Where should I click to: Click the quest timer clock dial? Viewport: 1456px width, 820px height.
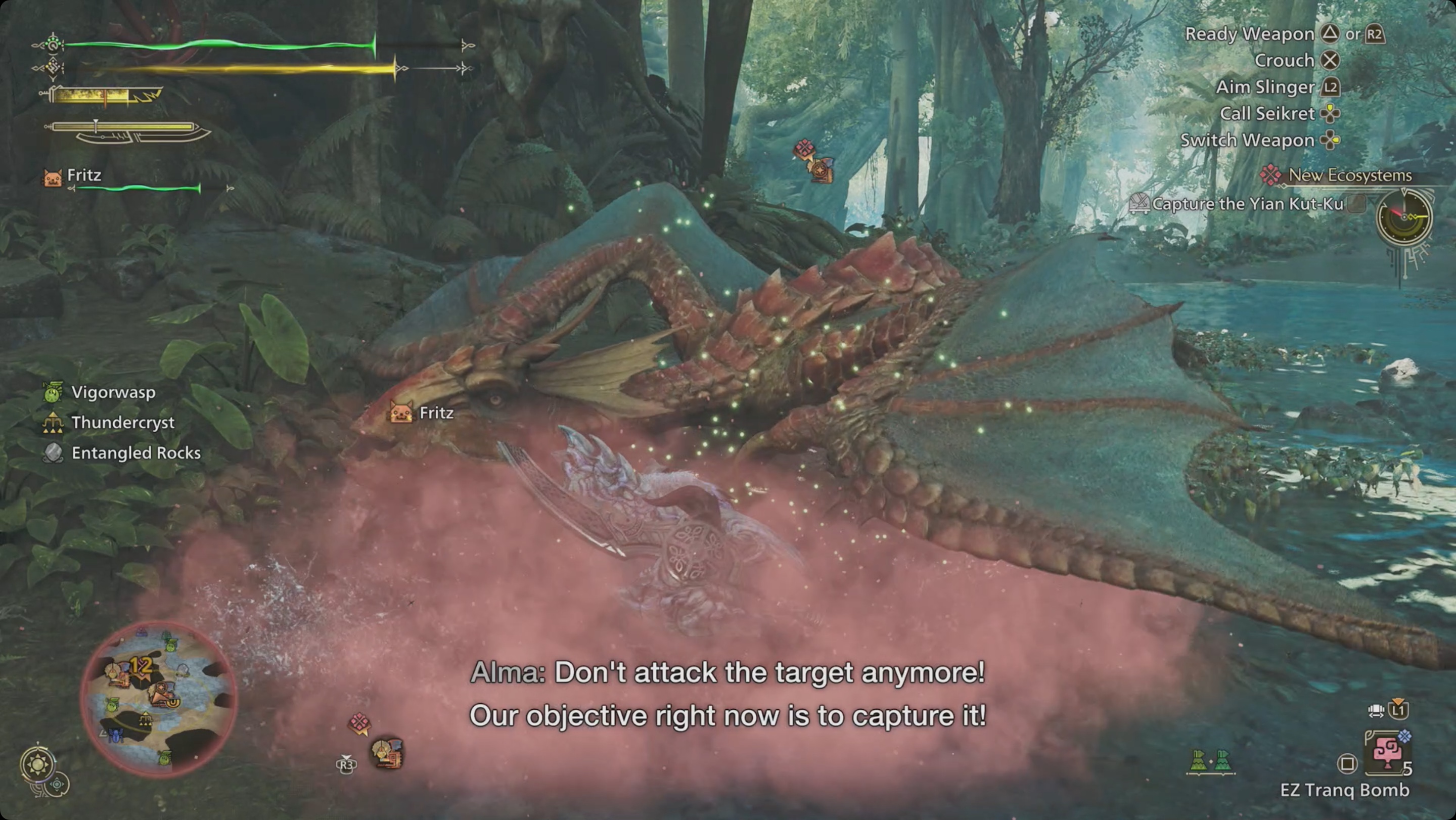[x=1404, y=217]
